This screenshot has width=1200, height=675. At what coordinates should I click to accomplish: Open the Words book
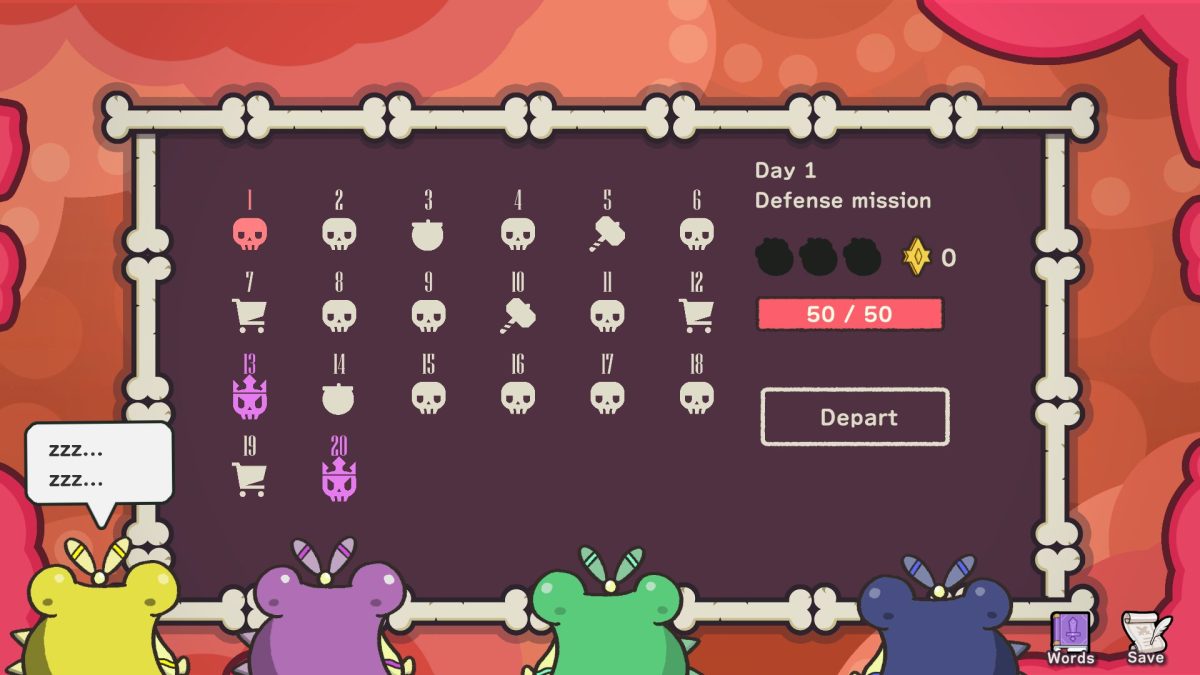click(1070, 638)
